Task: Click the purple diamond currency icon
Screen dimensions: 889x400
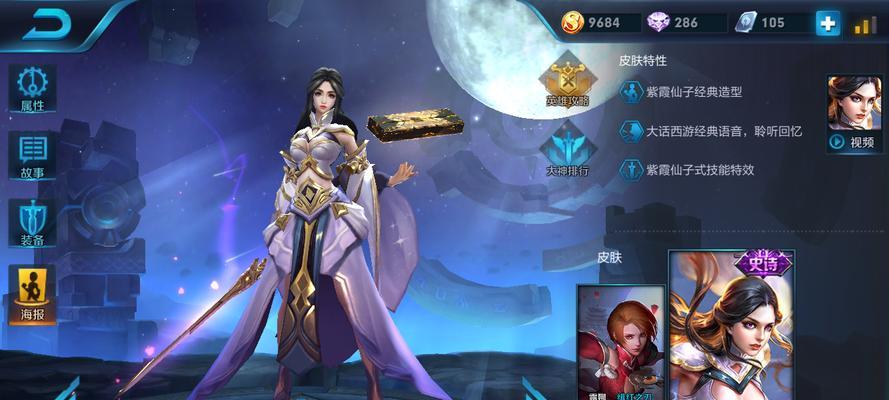Action: pyautogui.click(x=659, y=23)
